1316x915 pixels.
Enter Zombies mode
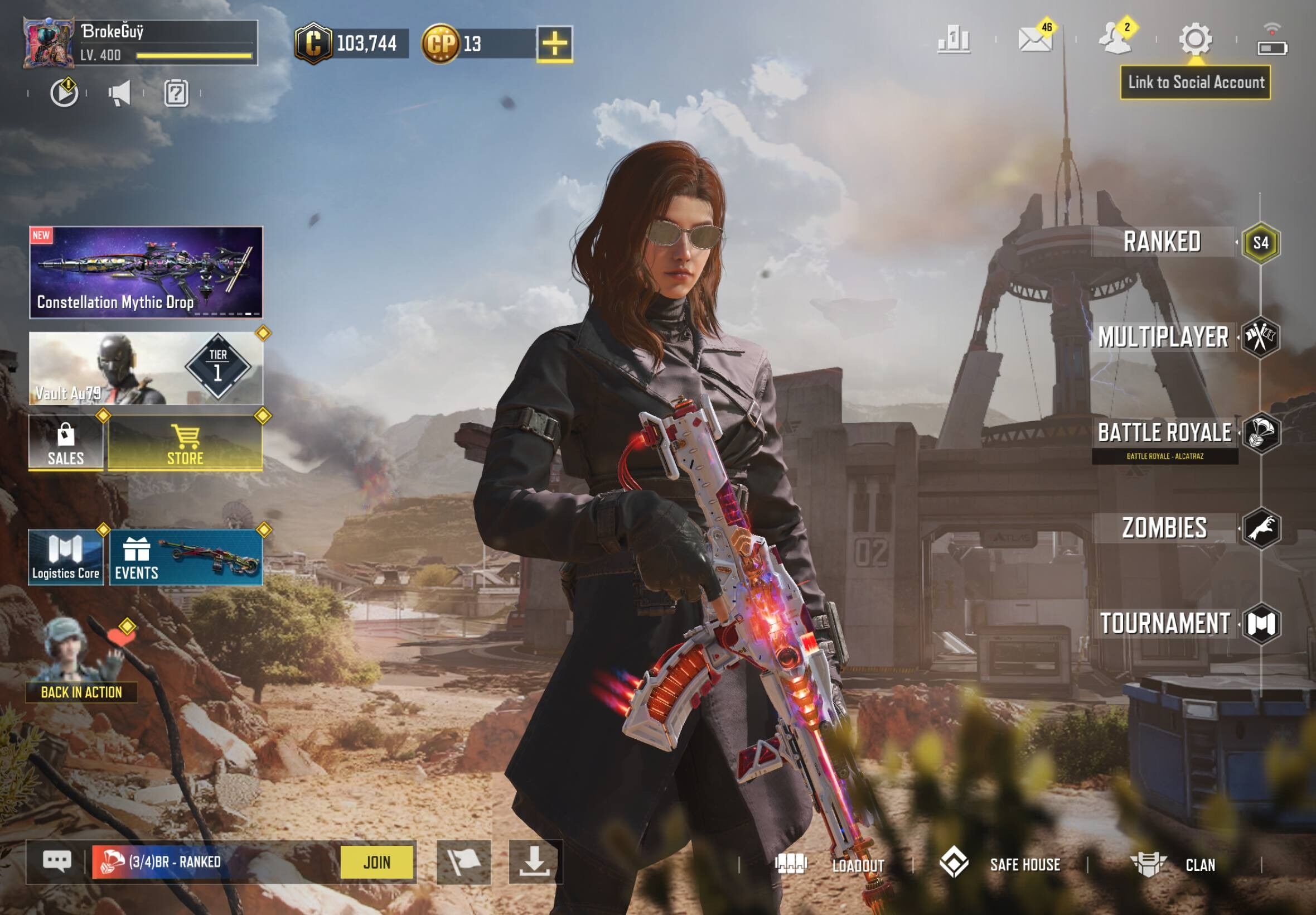[1164, 528]
